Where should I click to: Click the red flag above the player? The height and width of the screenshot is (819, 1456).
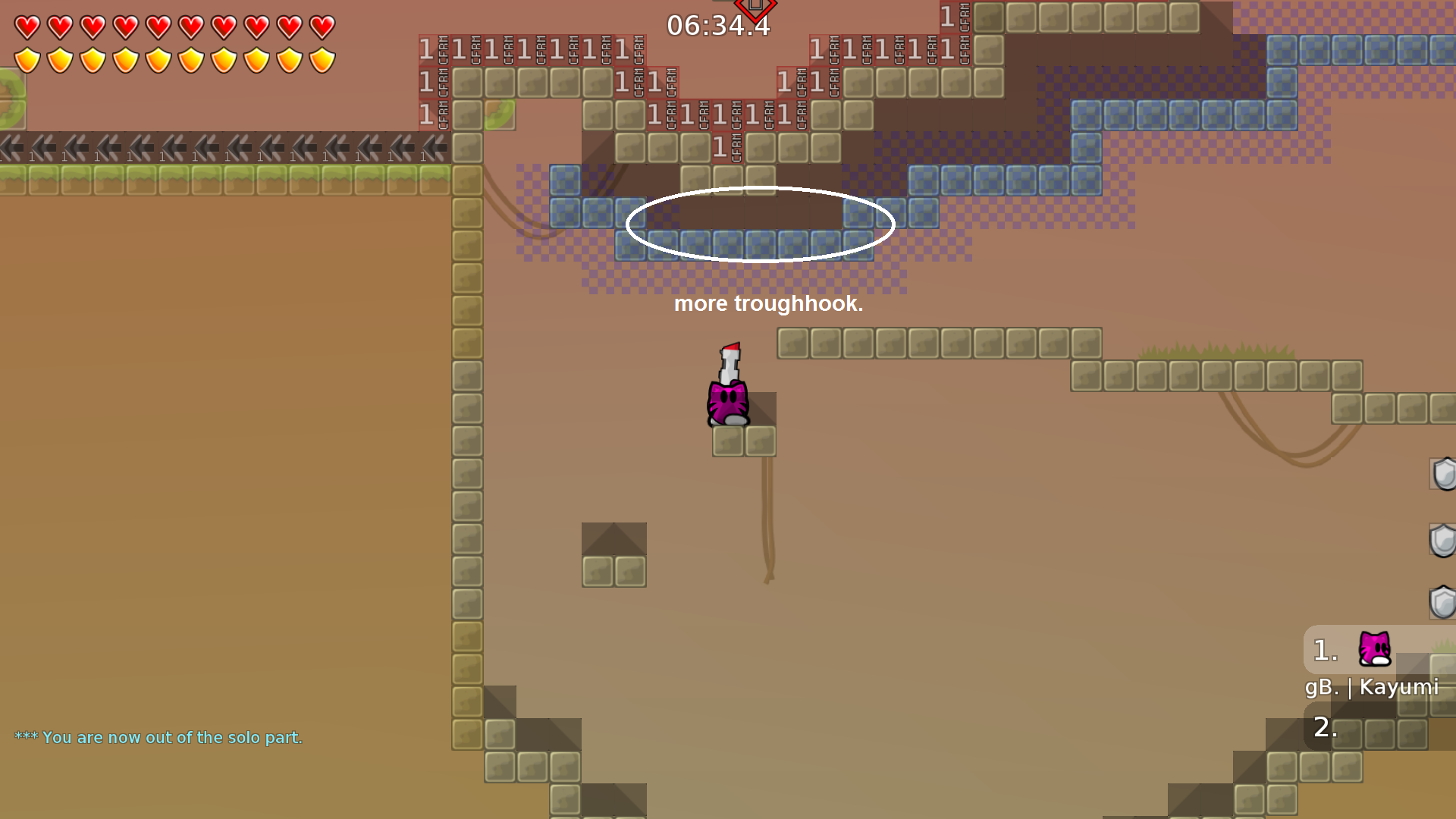730,349
